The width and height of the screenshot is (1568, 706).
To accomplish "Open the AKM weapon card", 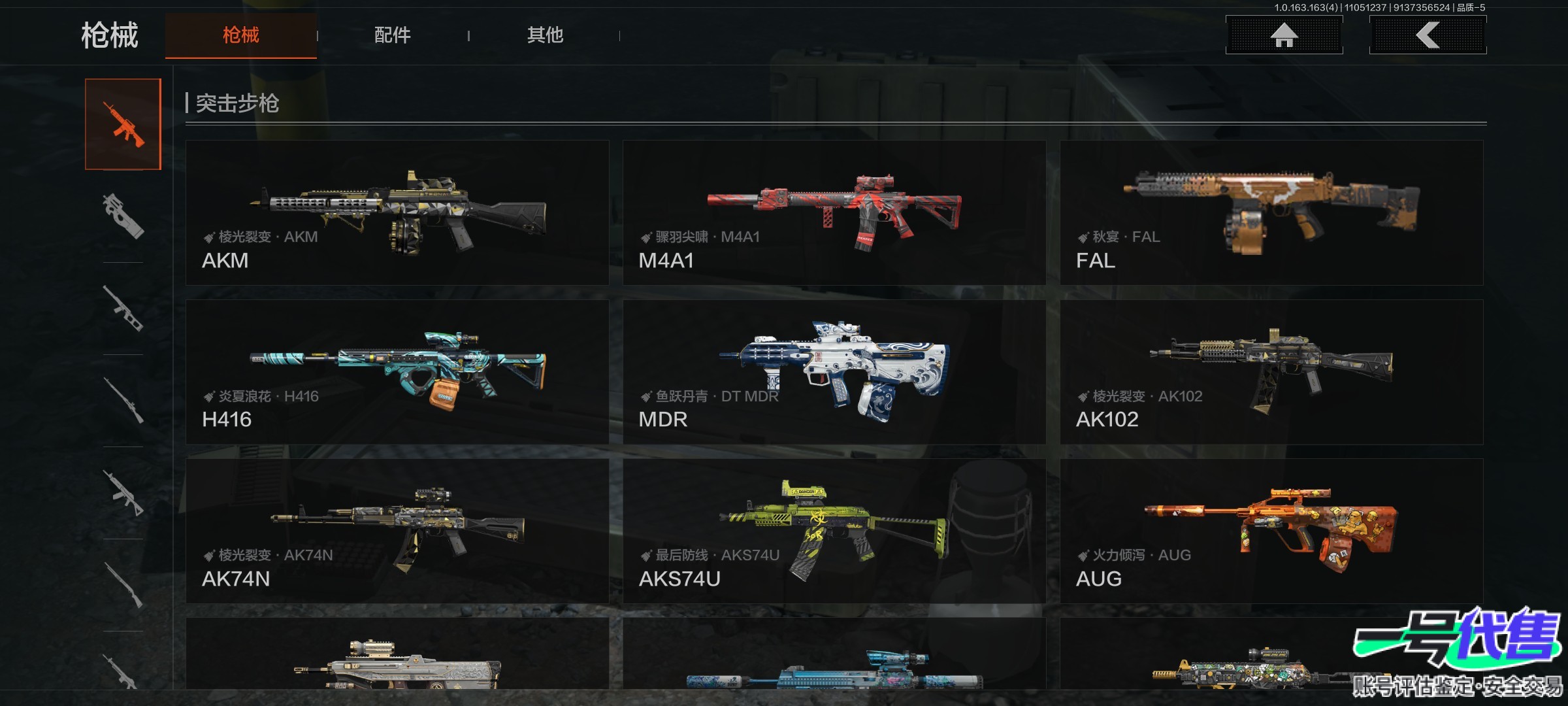I will [x=397, y=212].
